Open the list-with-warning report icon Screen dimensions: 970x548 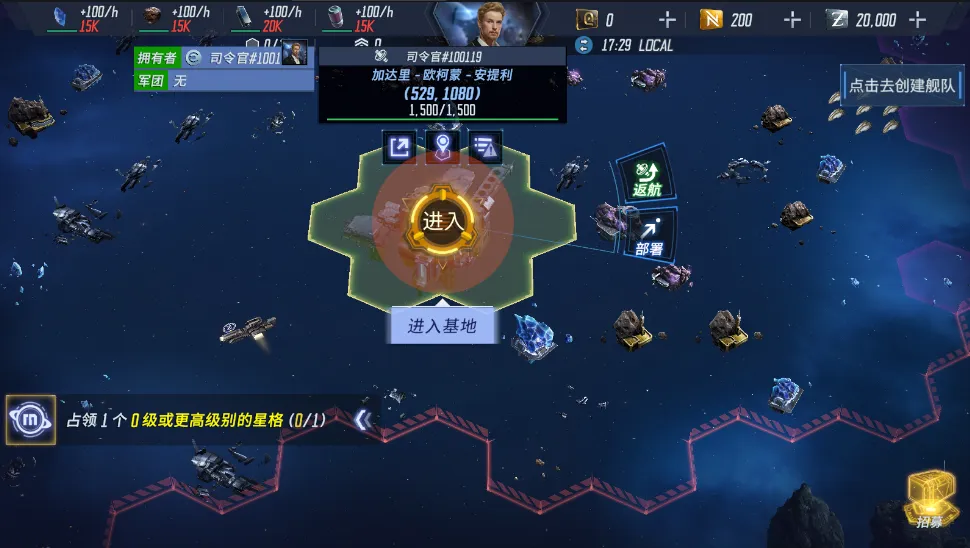click(x=485, y=148)
